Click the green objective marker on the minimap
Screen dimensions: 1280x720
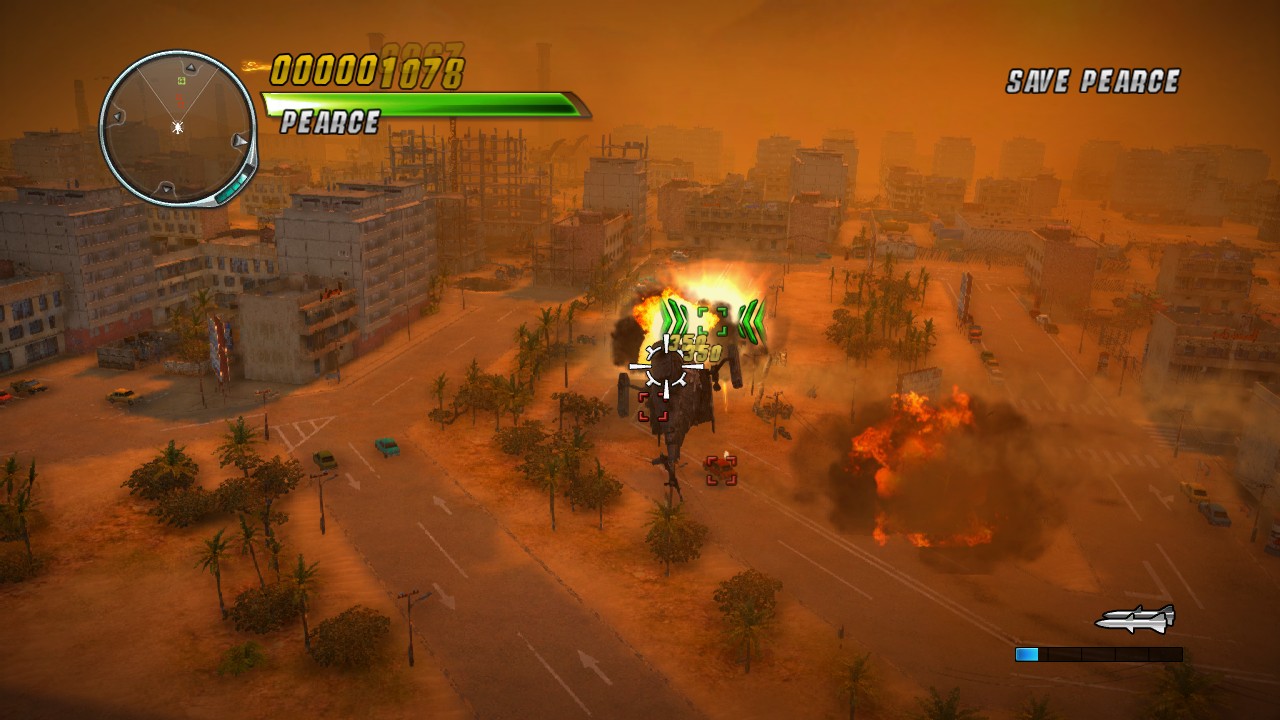pyautogui.click(x=181, y=79)
